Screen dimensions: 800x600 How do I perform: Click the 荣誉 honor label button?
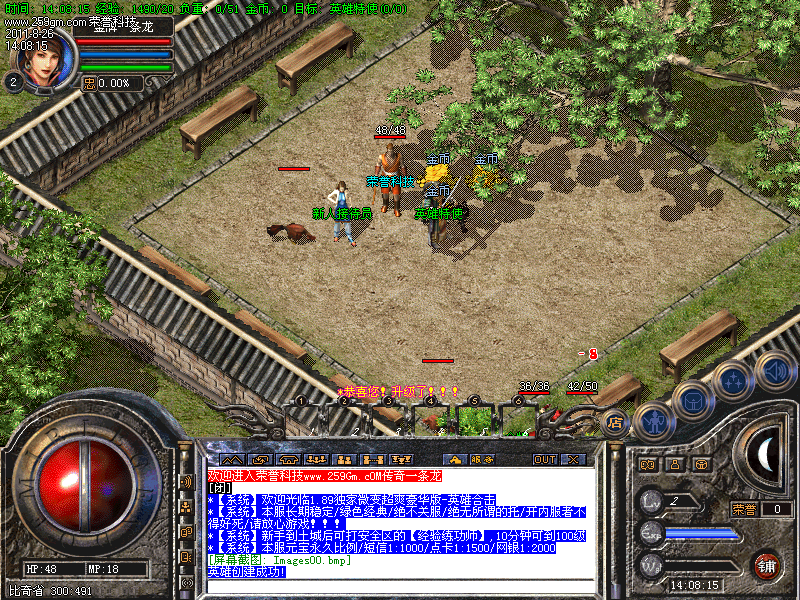point(744,509)
